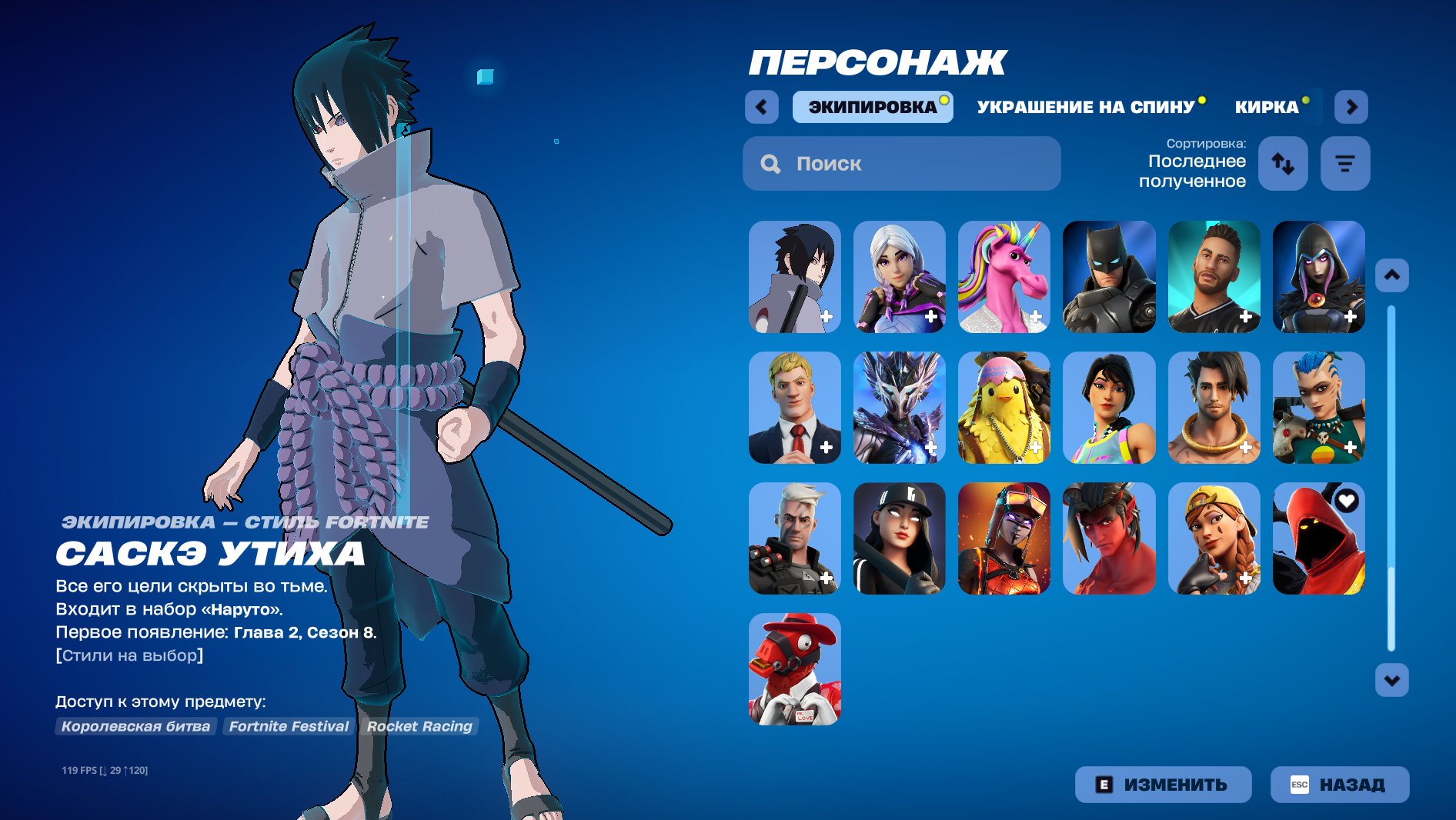This screenshot has height=820, width=1456.
Task: Select the Sasuke Uchiha skin thumbnail
Action: pos(794,277)
